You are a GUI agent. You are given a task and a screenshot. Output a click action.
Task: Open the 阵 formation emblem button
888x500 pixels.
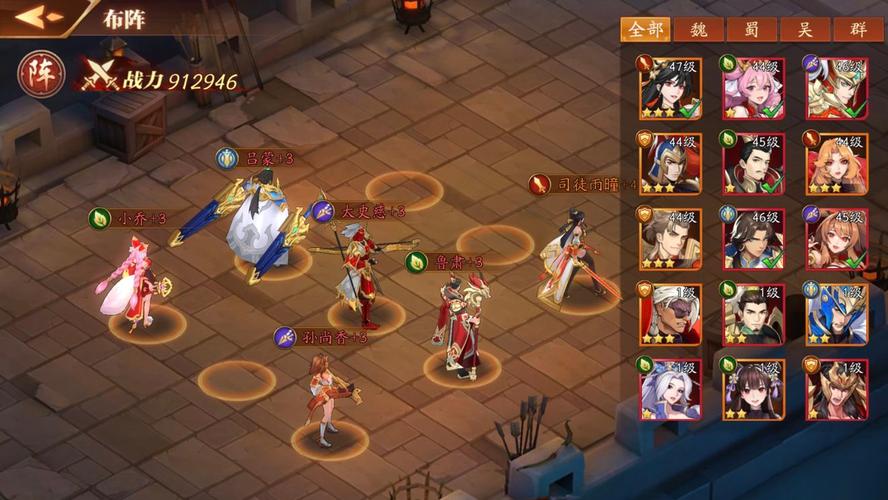pos(41,73)
